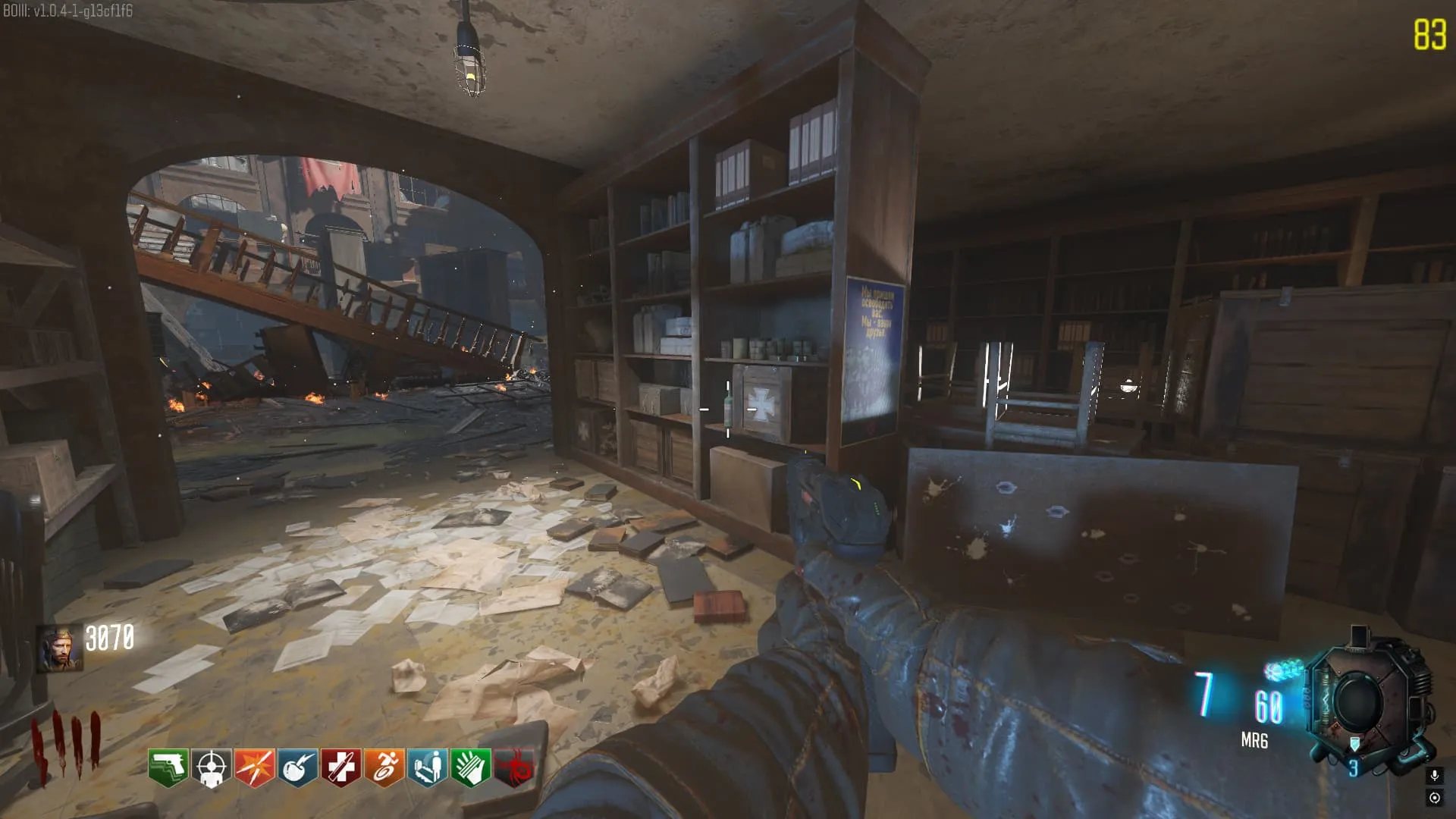Click the player character portrait
Image resolution: width=1456 pixels, height=819 pixels.
60,649
